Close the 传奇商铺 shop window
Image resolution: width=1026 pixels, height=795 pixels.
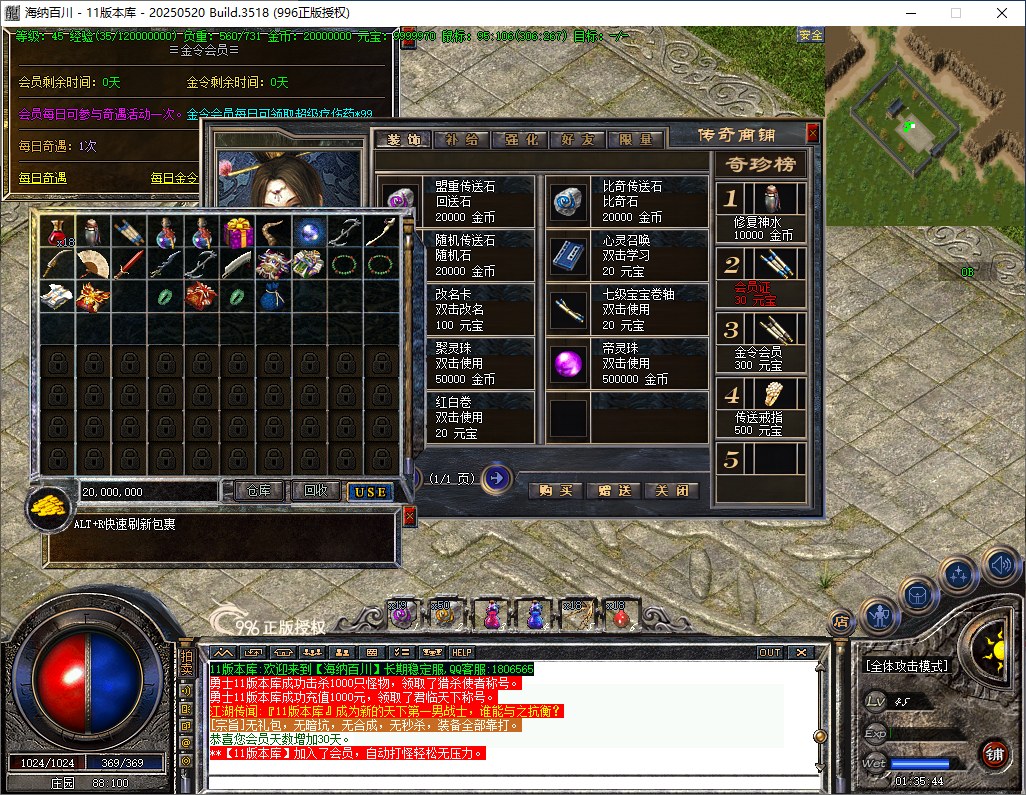(x=813, y=133)
